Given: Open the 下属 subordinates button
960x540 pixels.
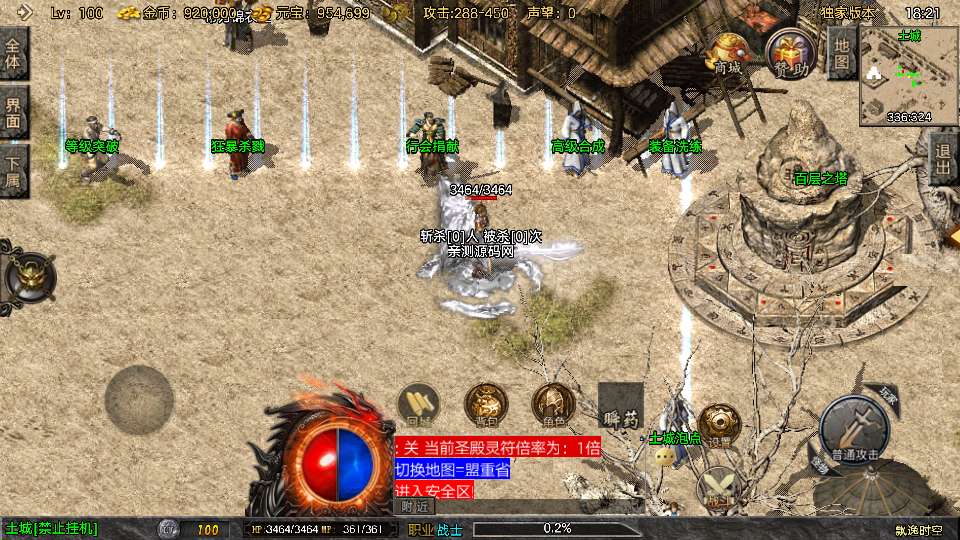Looking at the screenshot, I should [x=14, y=171].
